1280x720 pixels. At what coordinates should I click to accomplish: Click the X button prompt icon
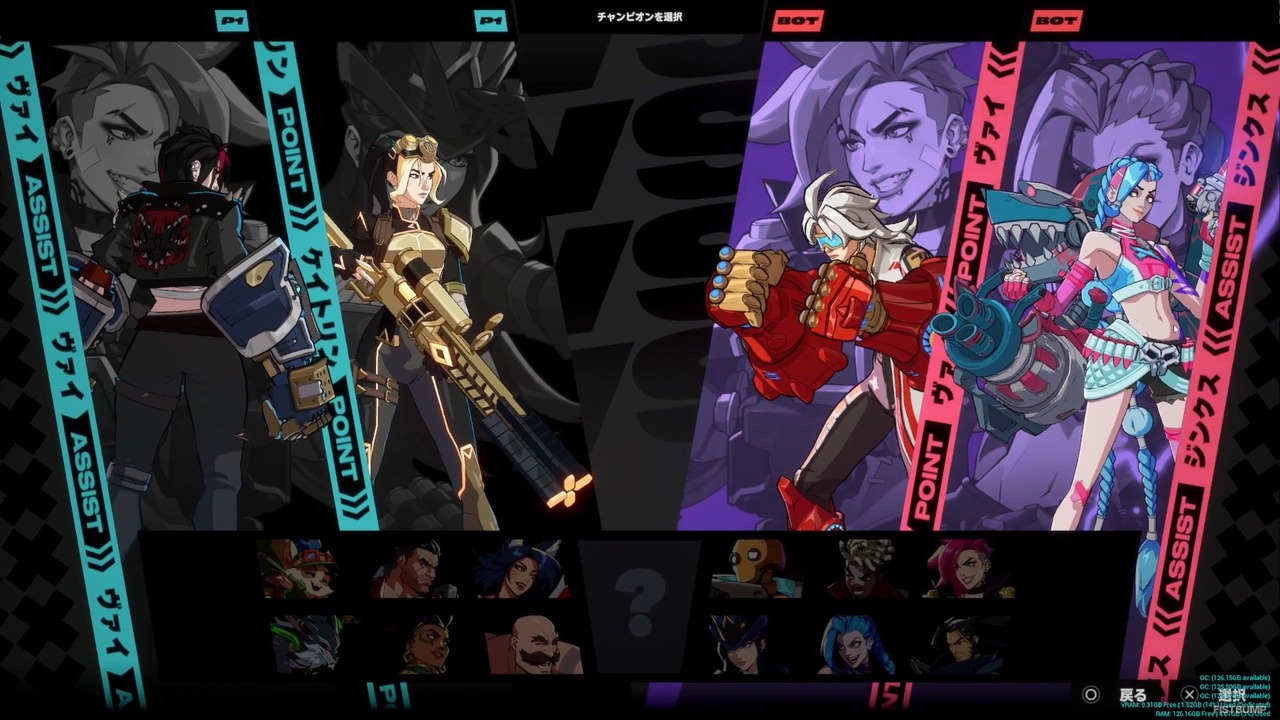point(1188,692)
